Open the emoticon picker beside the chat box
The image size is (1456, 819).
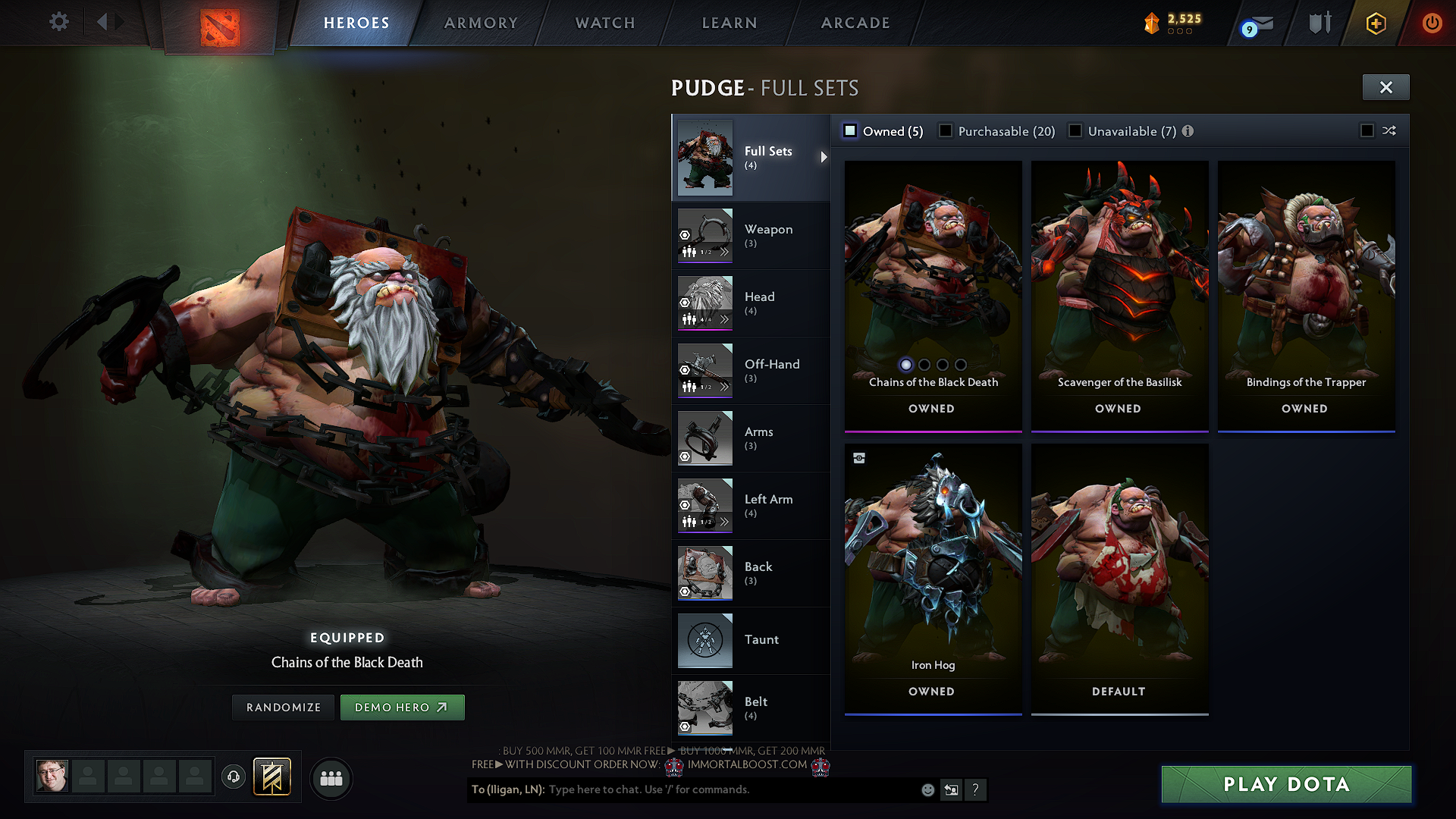927,789
